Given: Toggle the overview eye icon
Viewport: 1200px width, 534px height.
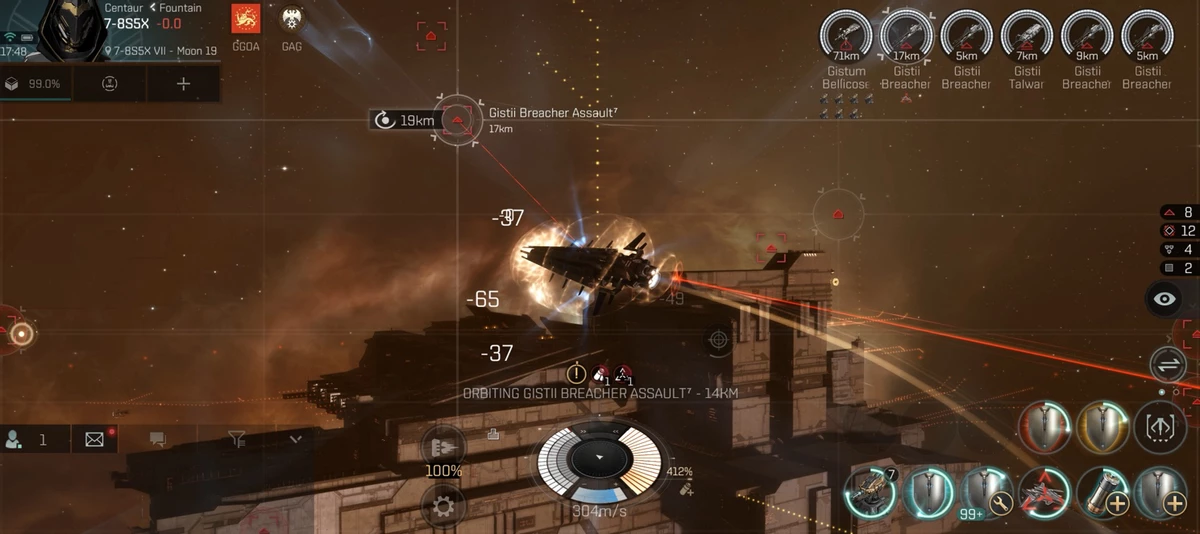Looking at the screenshot, I should tap(1165, 298).
